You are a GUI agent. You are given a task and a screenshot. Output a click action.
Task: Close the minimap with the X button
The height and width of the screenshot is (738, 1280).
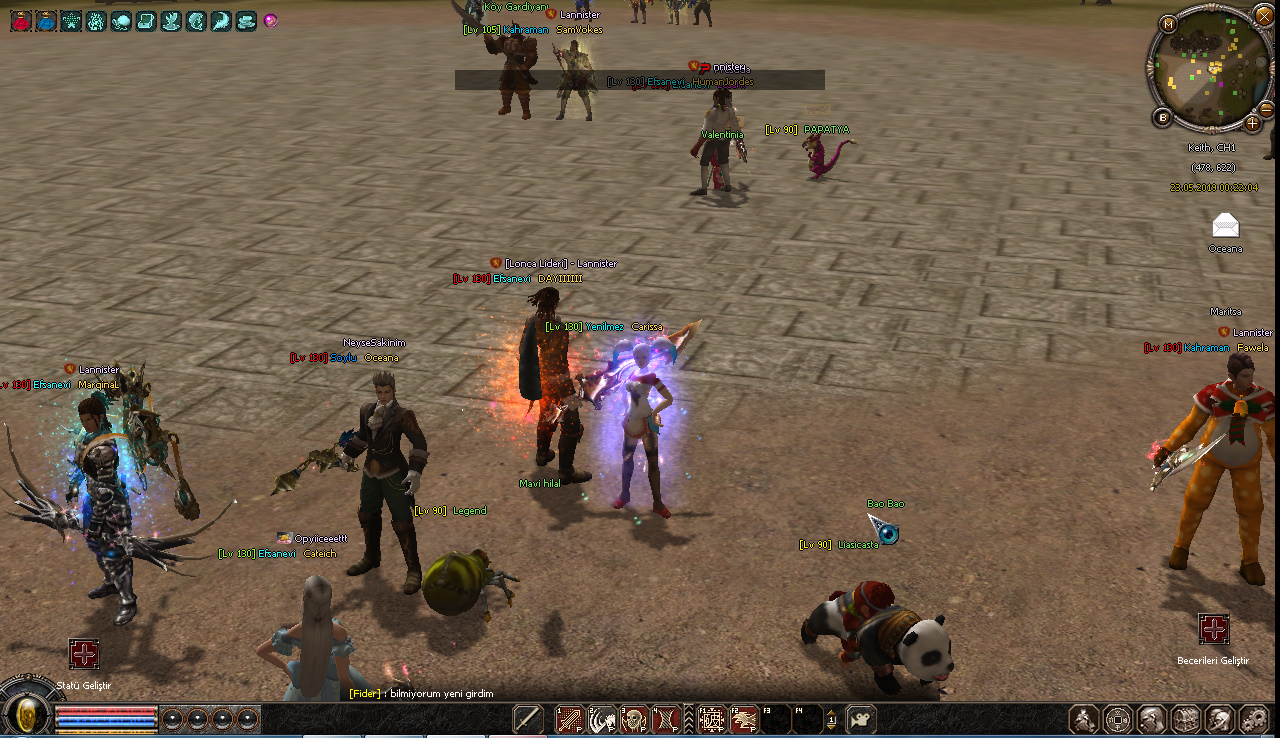pyautogui.click(x=1262, y=18)
